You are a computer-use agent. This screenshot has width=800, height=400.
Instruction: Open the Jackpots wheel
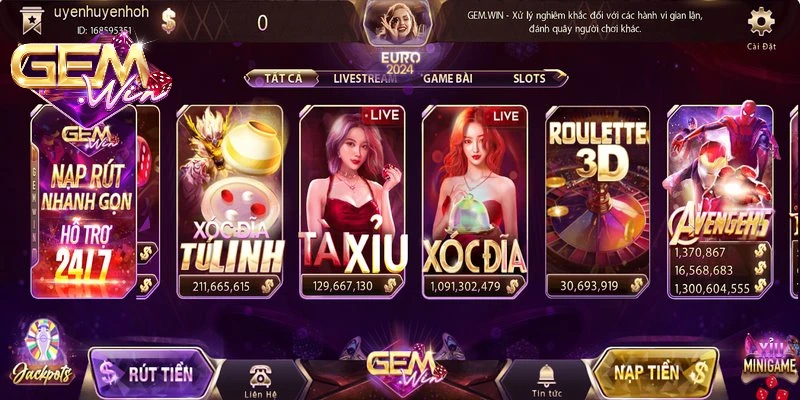click(x=41, y=355)
